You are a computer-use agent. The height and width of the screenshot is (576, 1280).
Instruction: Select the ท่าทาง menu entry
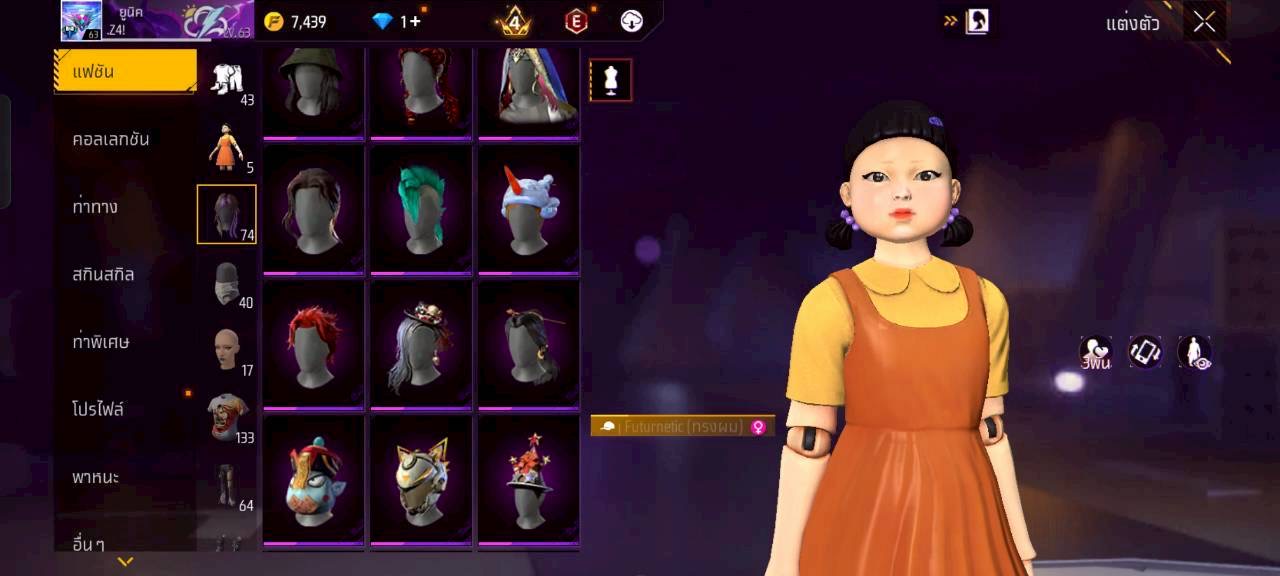pos(95,207)
